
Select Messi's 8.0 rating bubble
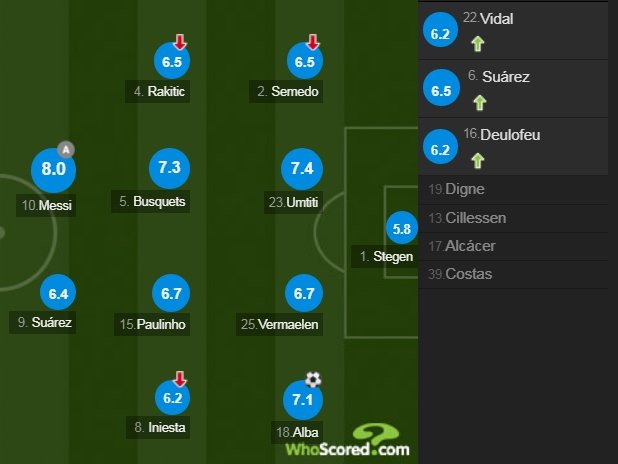[x=54, y=169]
